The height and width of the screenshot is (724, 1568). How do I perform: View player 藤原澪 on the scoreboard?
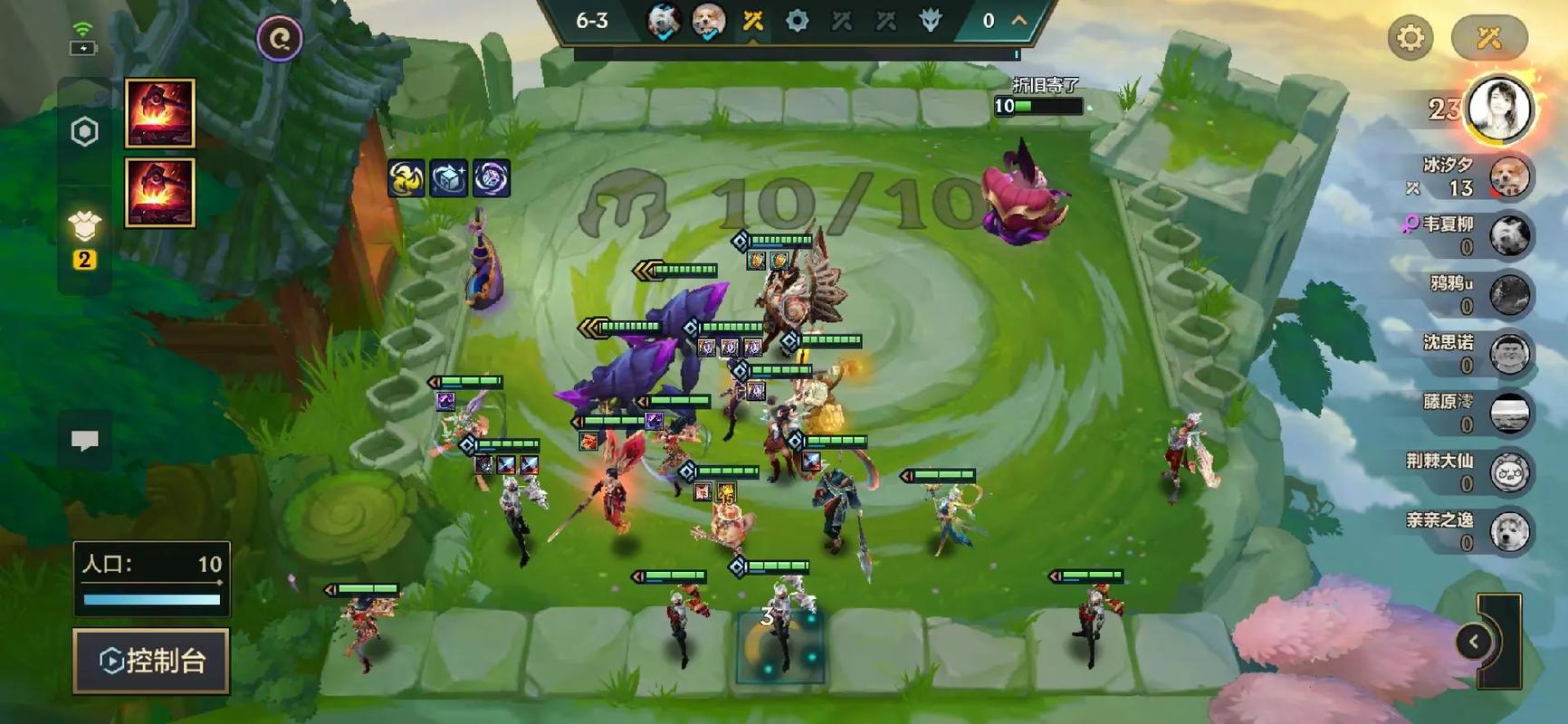coord(1509,414)
